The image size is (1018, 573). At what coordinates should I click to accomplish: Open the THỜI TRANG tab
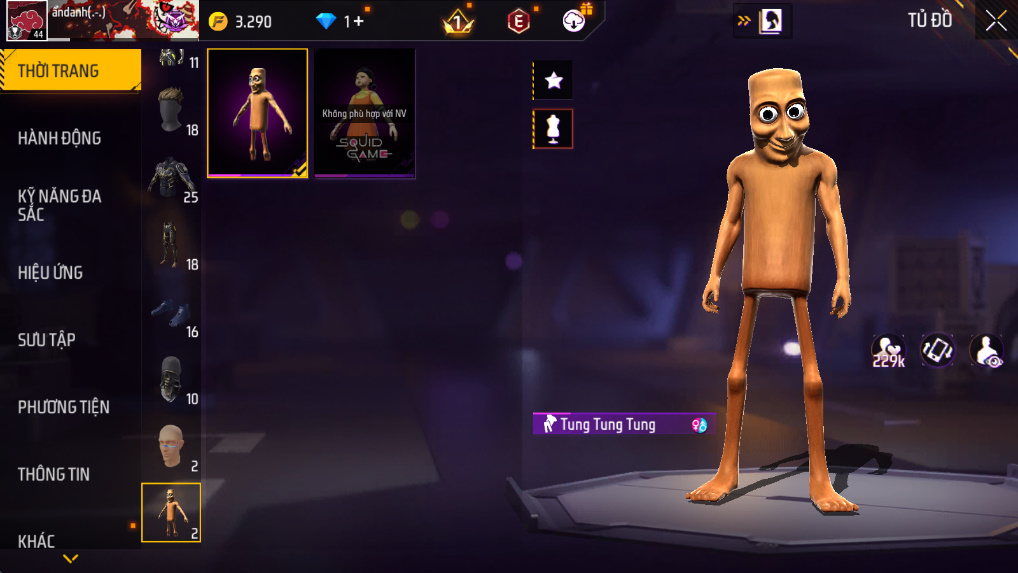tap(70, 71)
